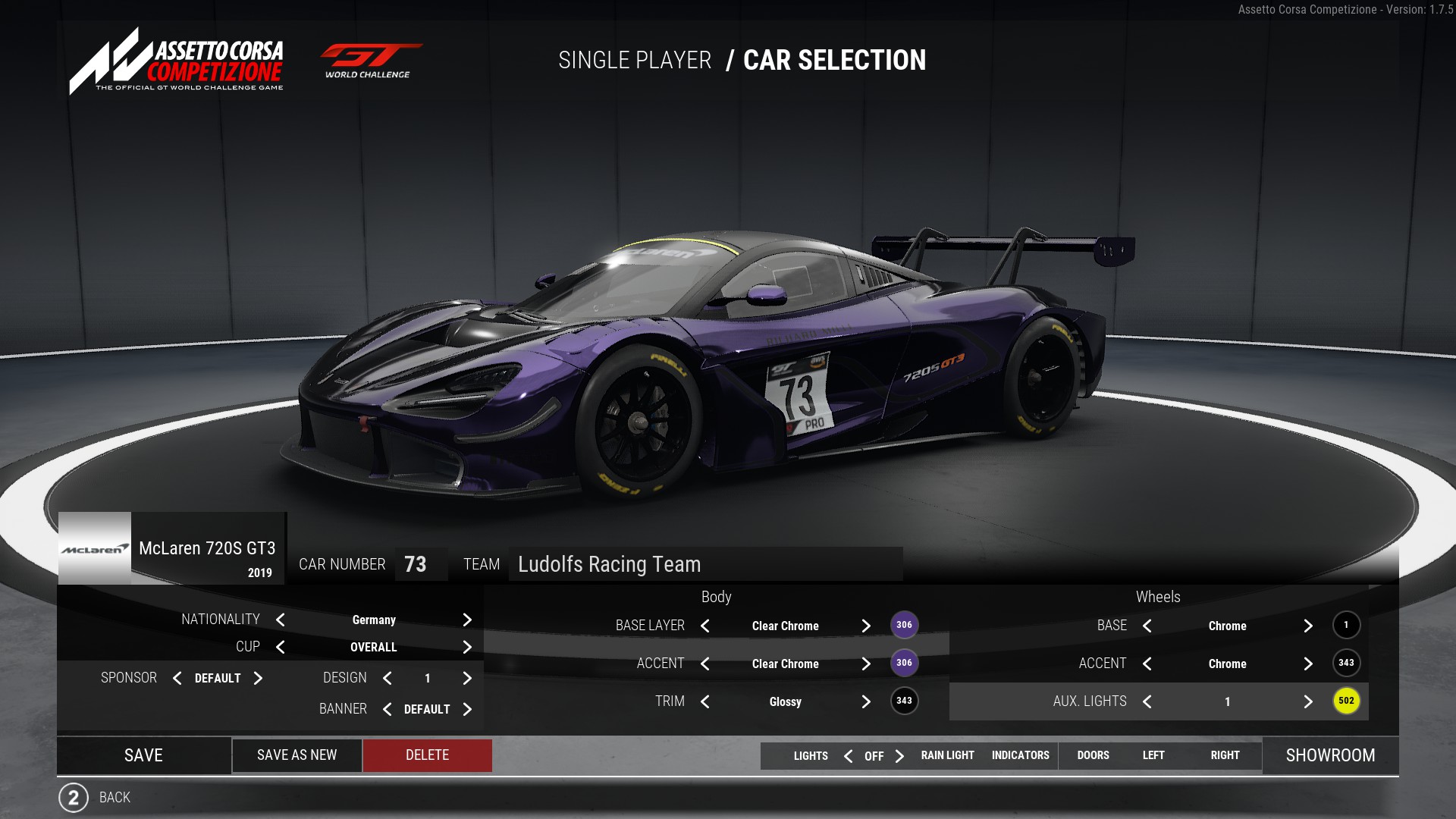
Task: Toggle the indicators preview
Action: coord(1020,755)
